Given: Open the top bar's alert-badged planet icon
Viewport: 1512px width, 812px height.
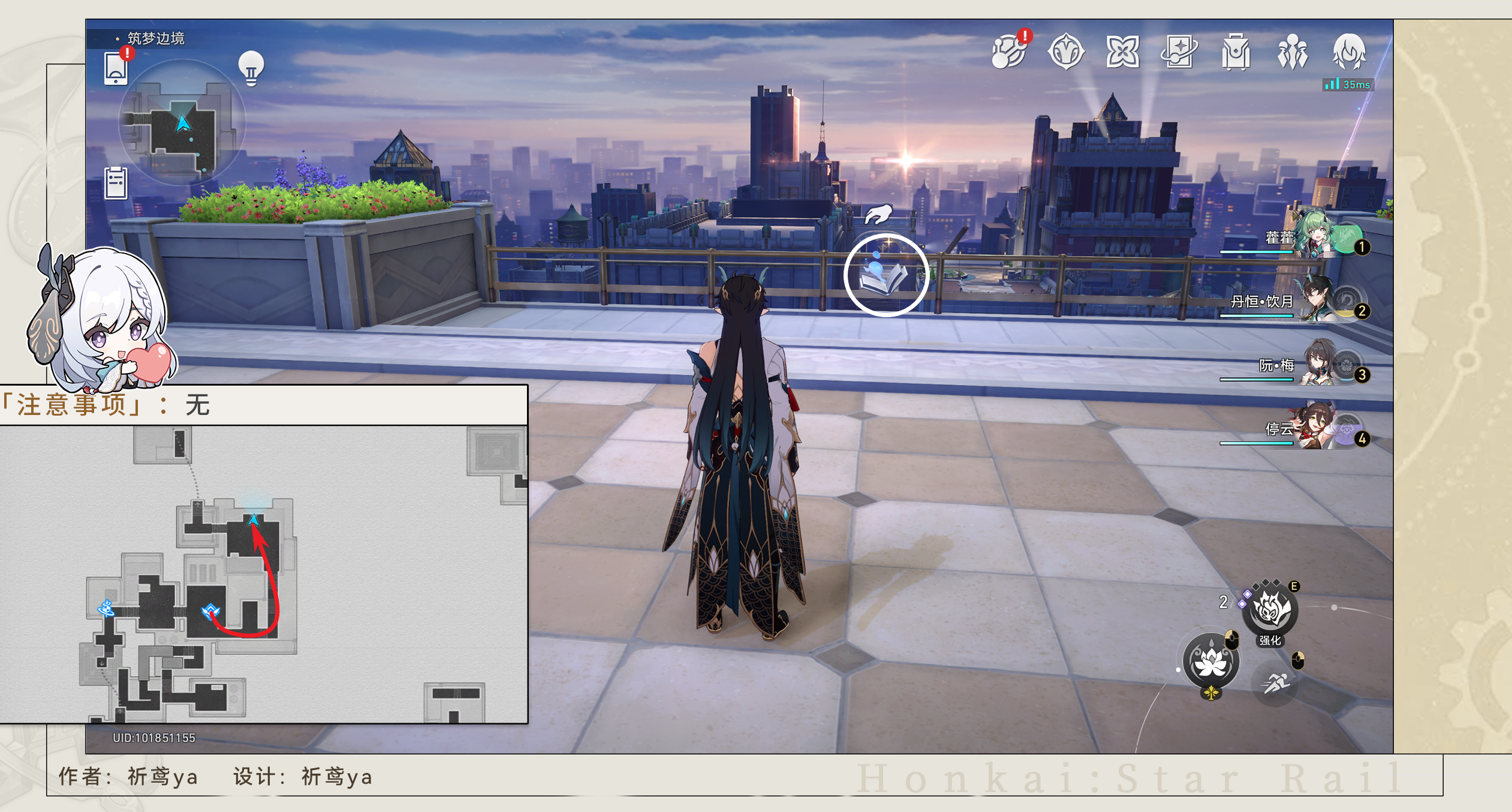Looking at the screenshot, I should click(x=1010, y=52).
